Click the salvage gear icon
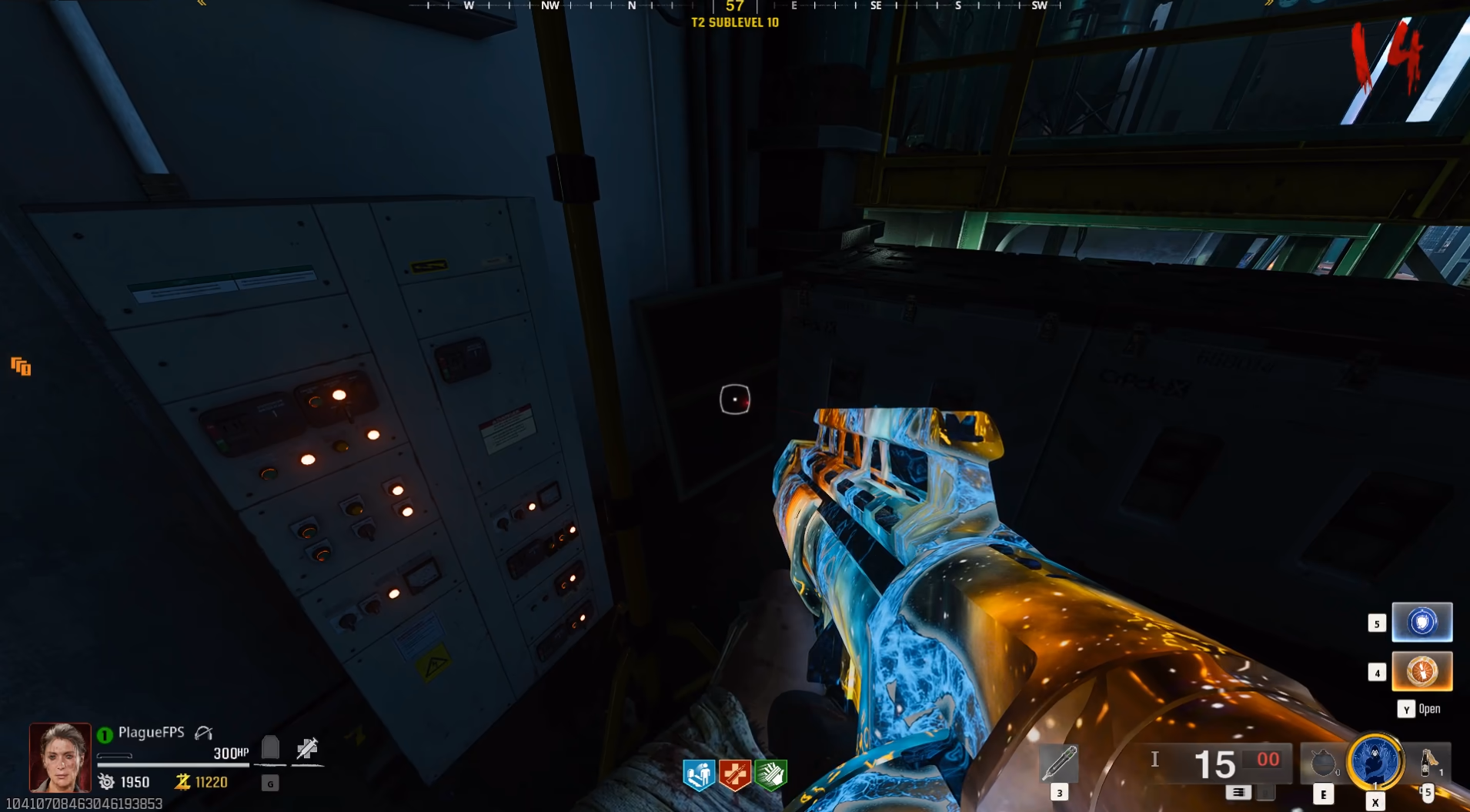The height and width of the screenshot is (812, 1470). [106, 782]
